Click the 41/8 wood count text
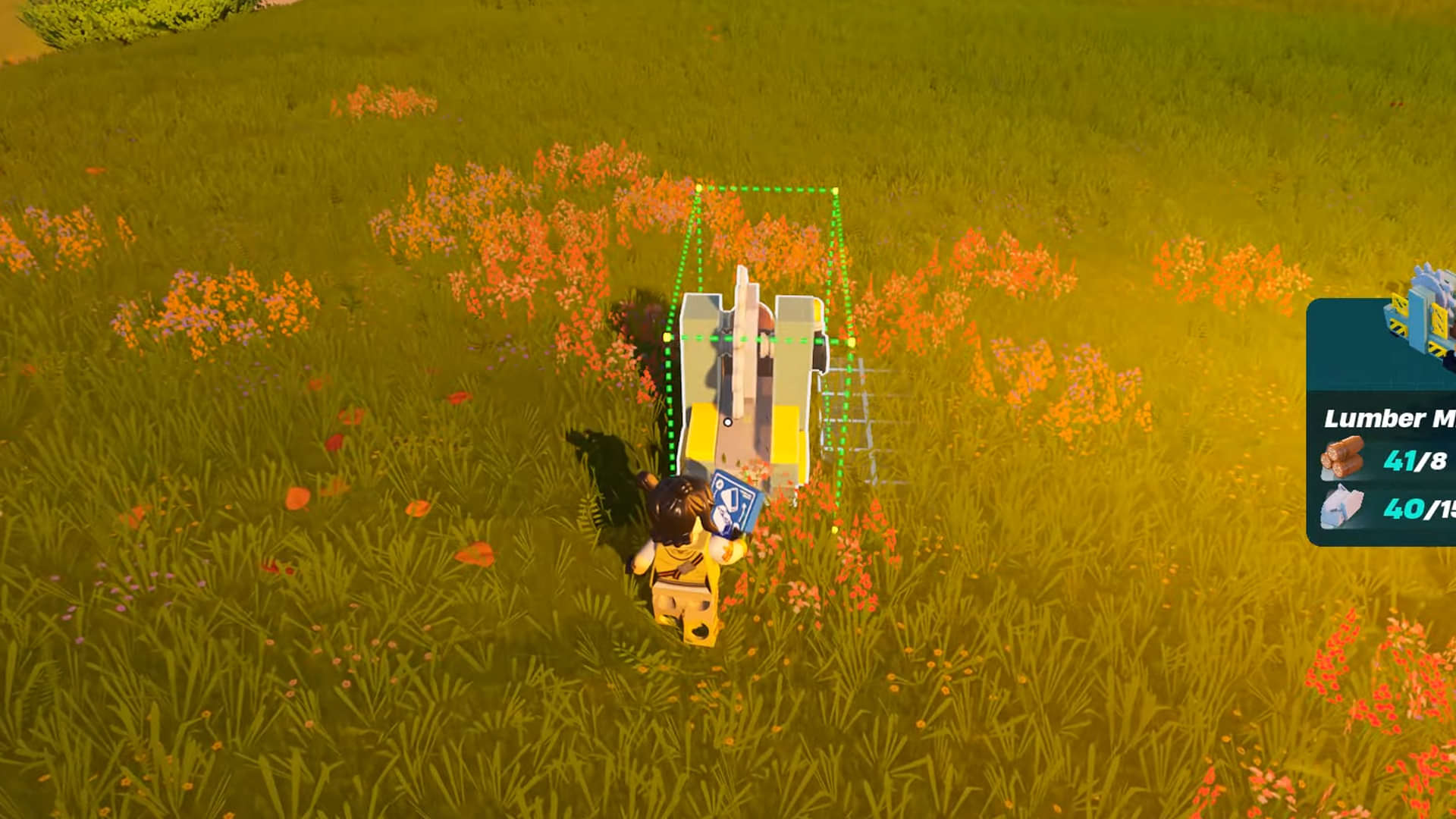 click(x=1415, y=459)
